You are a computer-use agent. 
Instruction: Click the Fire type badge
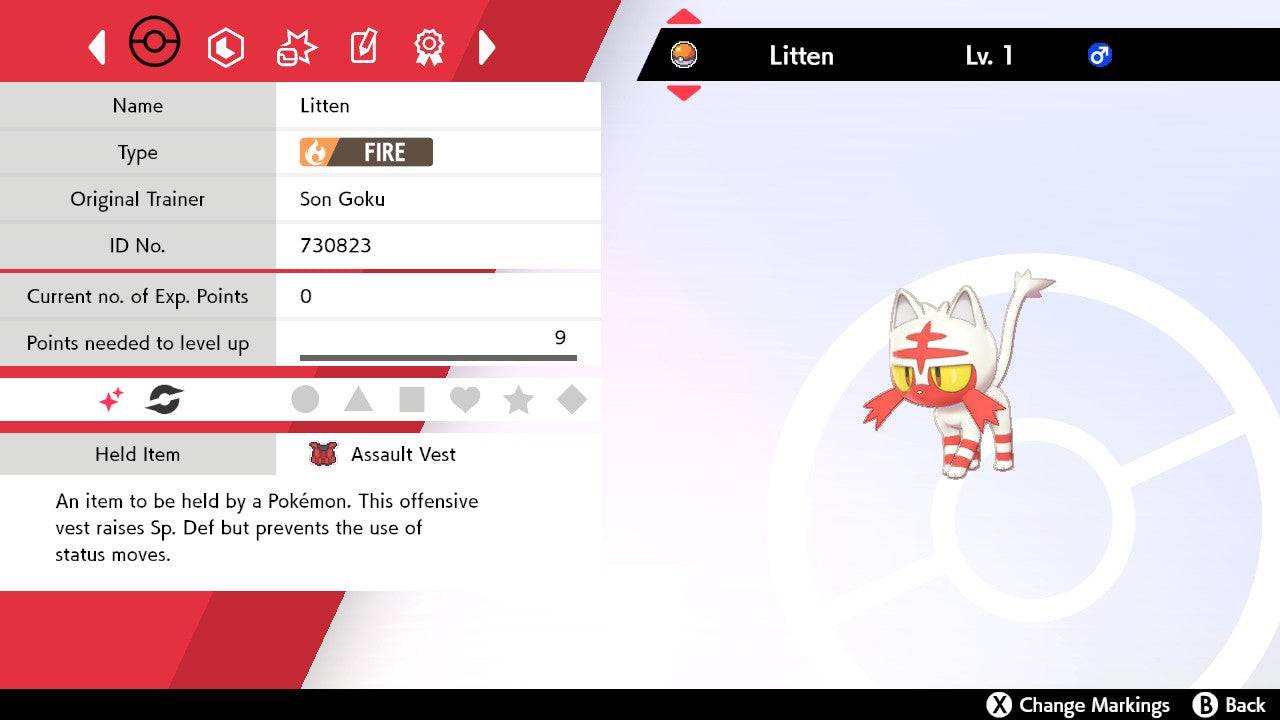[x=365, y=152]
